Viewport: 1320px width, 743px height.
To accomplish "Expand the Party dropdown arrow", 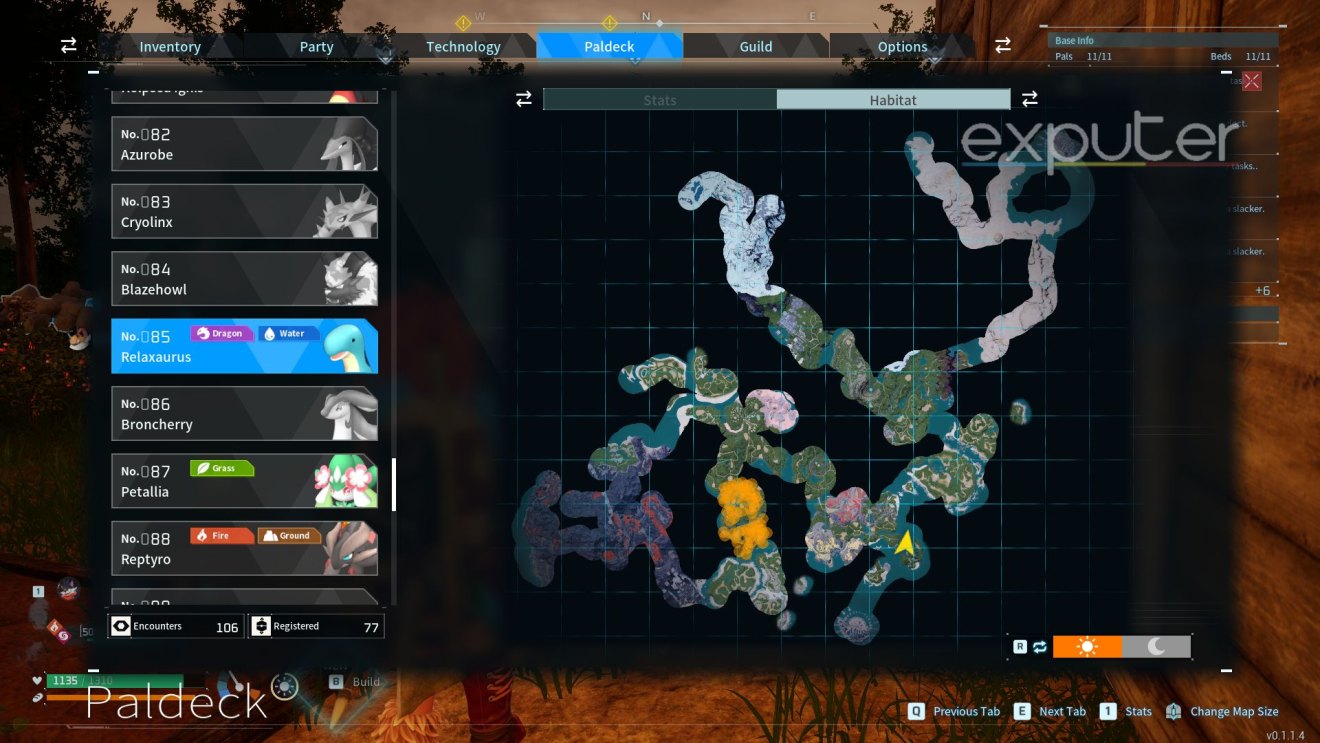I will pos(385,56).
